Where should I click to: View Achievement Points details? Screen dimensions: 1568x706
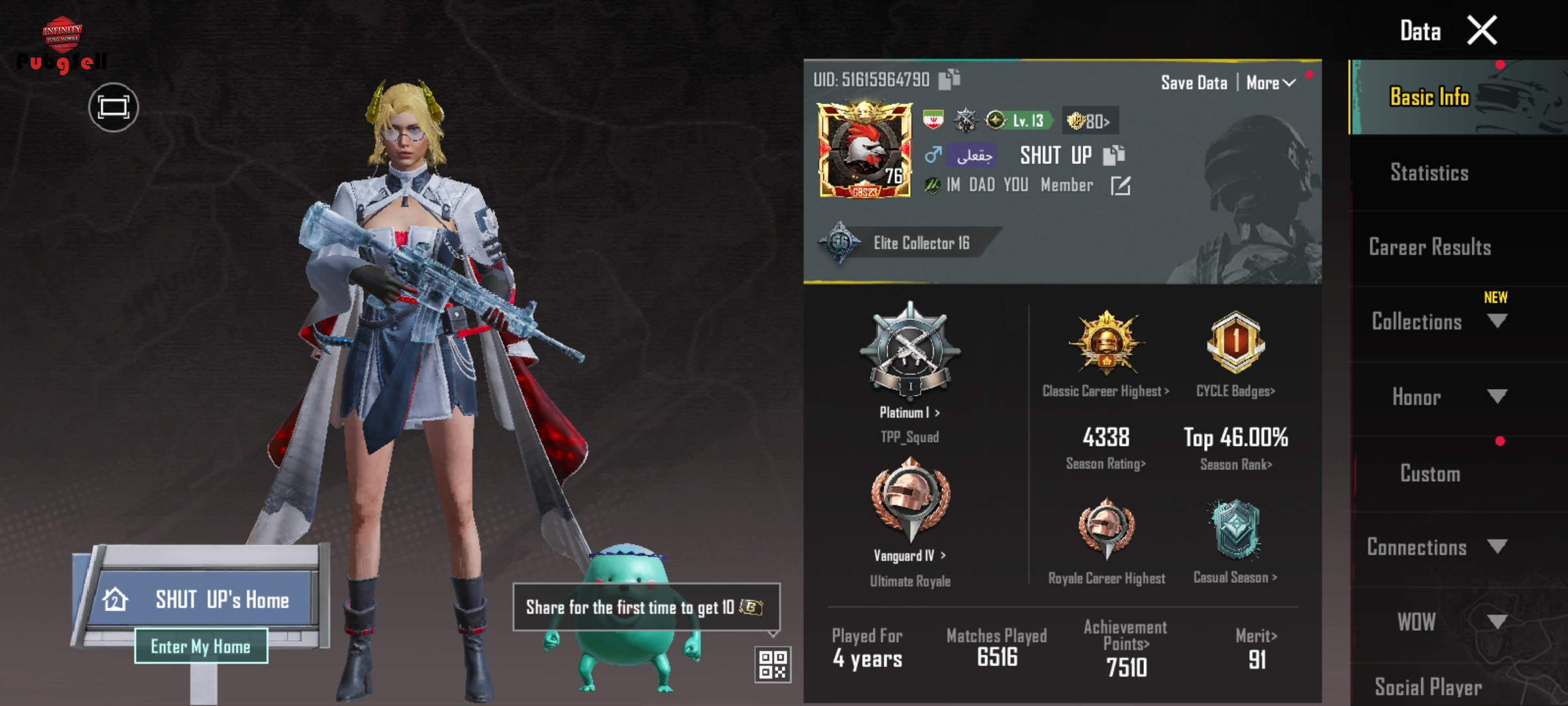[x=1125, y=635]
